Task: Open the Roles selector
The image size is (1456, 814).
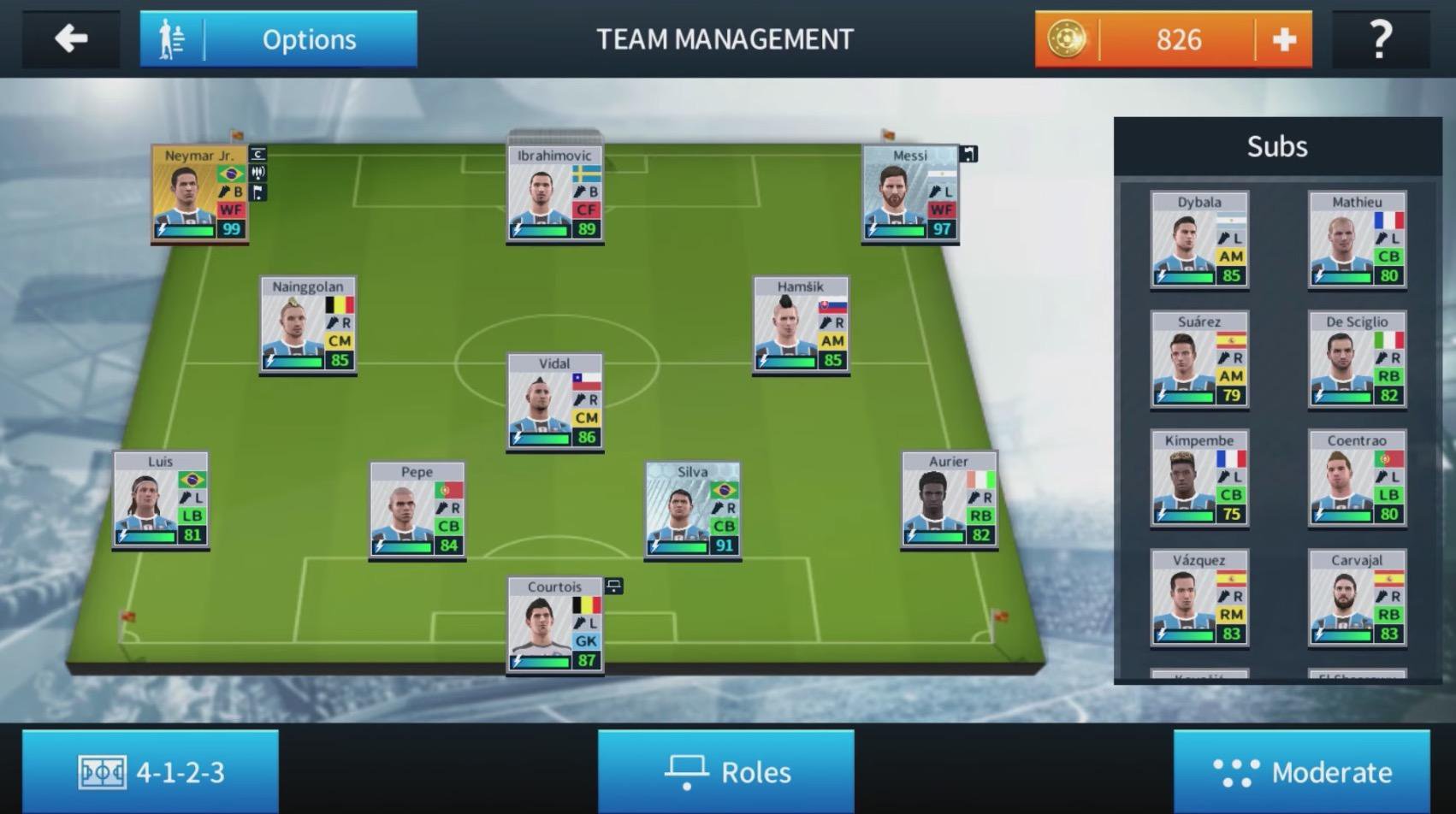Action: pyautogui.click(x=725, y=771)
